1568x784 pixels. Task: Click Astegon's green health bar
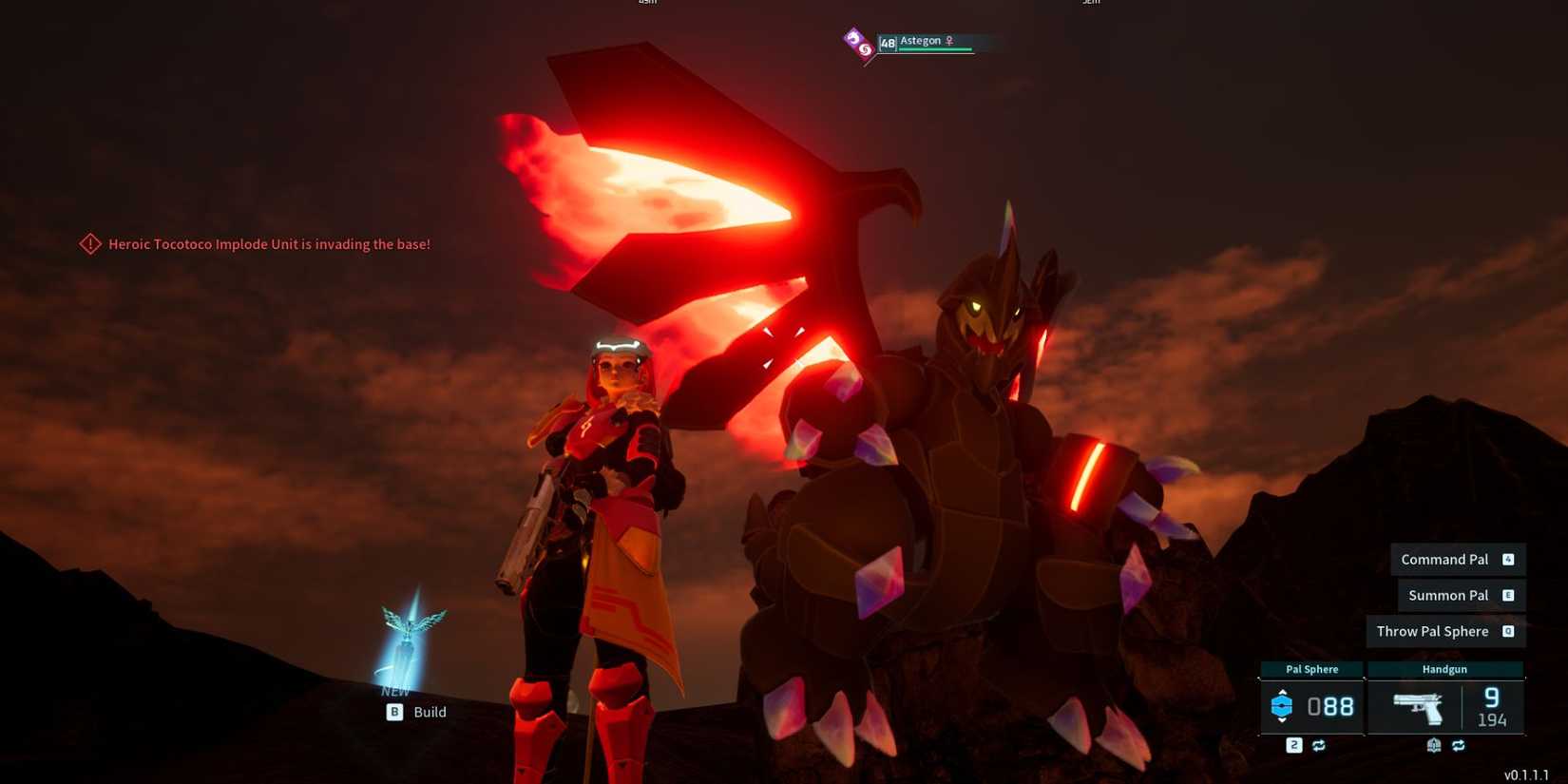pyautogui.click(x=934, y=48)
